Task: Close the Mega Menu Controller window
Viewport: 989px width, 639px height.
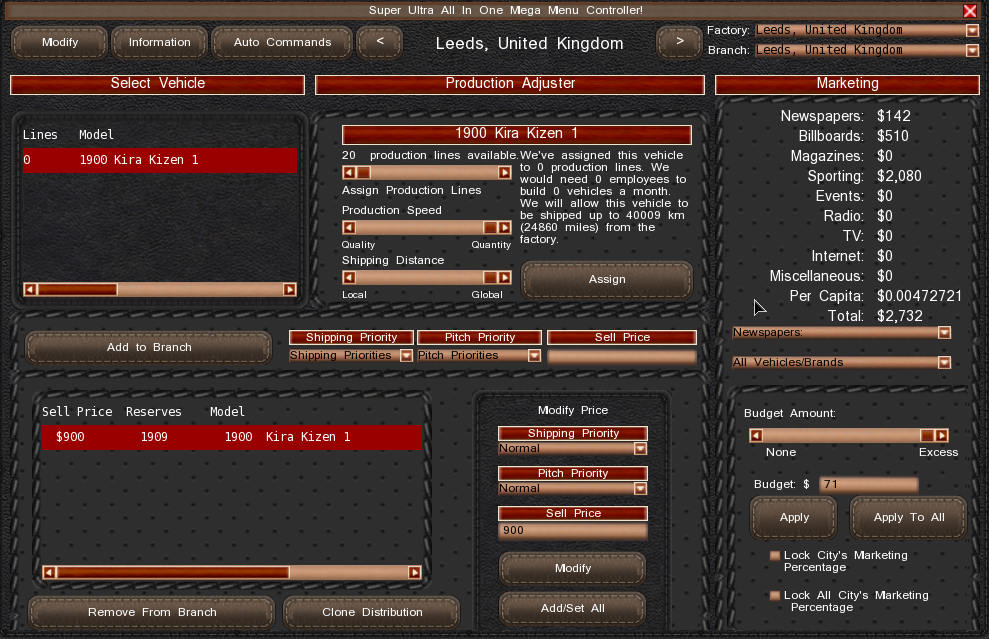Action: pyautogui.click(x=970, y=11)
